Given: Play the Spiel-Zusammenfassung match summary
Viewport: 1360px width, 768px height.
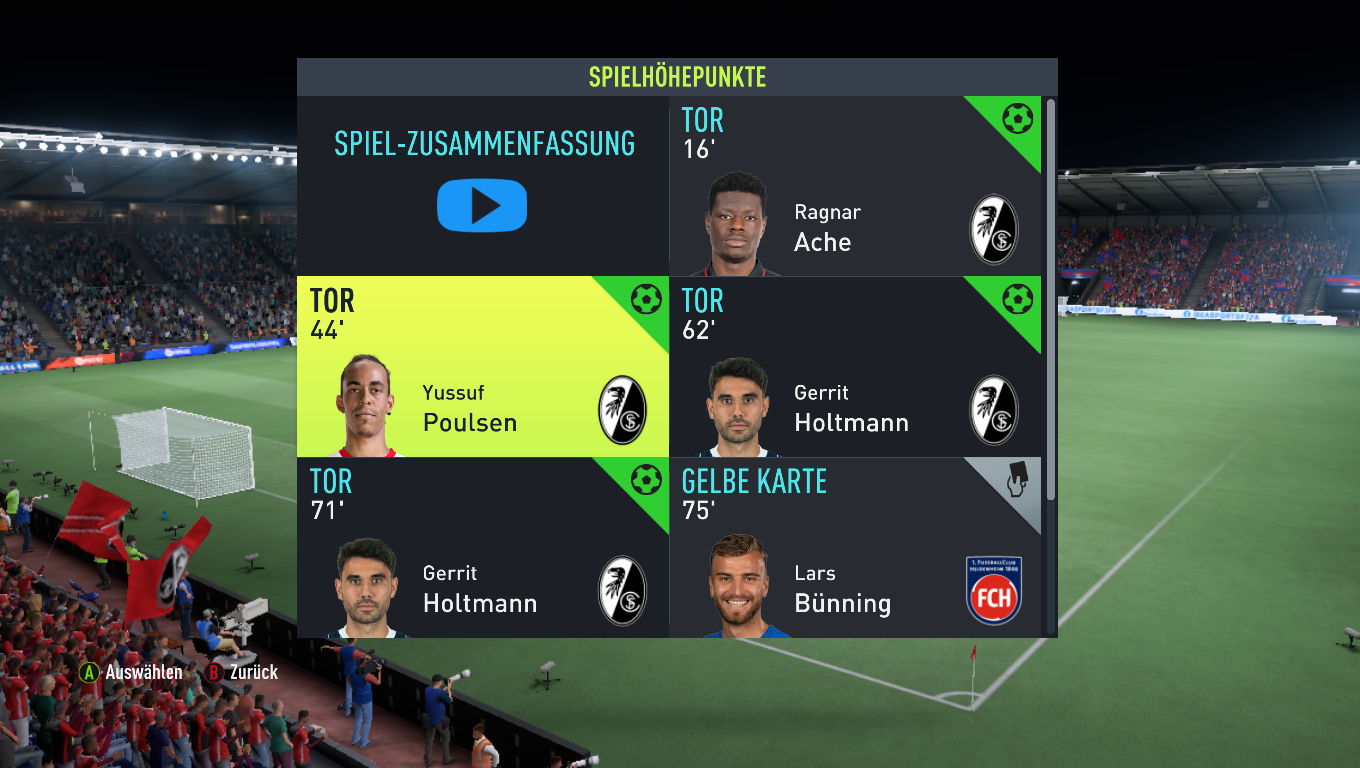Looking at the screenshot, I should click(x=482, y=205).
